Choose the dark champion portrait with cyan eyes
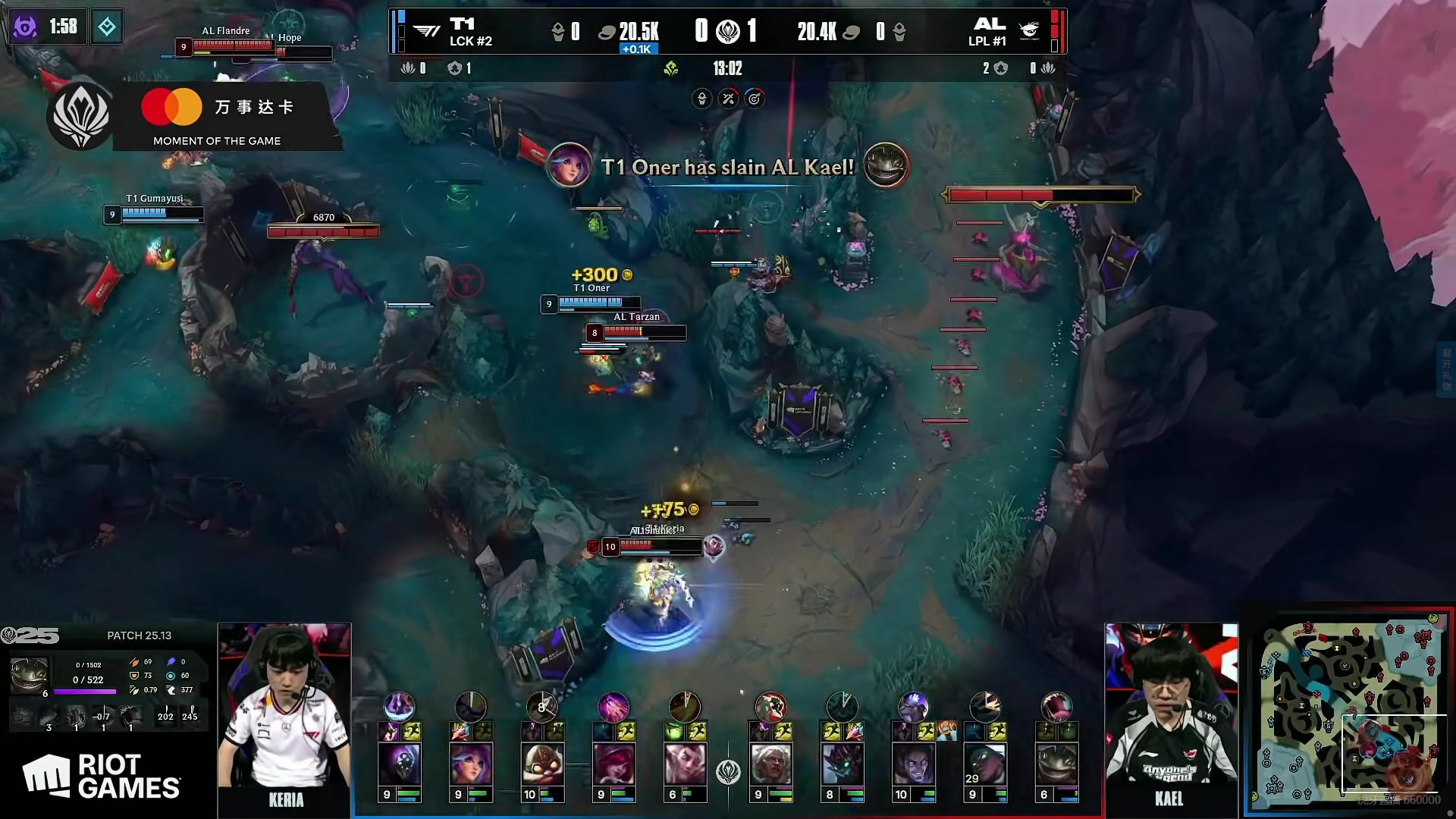This screenshot has height=819, width=1456. point(842,764)
